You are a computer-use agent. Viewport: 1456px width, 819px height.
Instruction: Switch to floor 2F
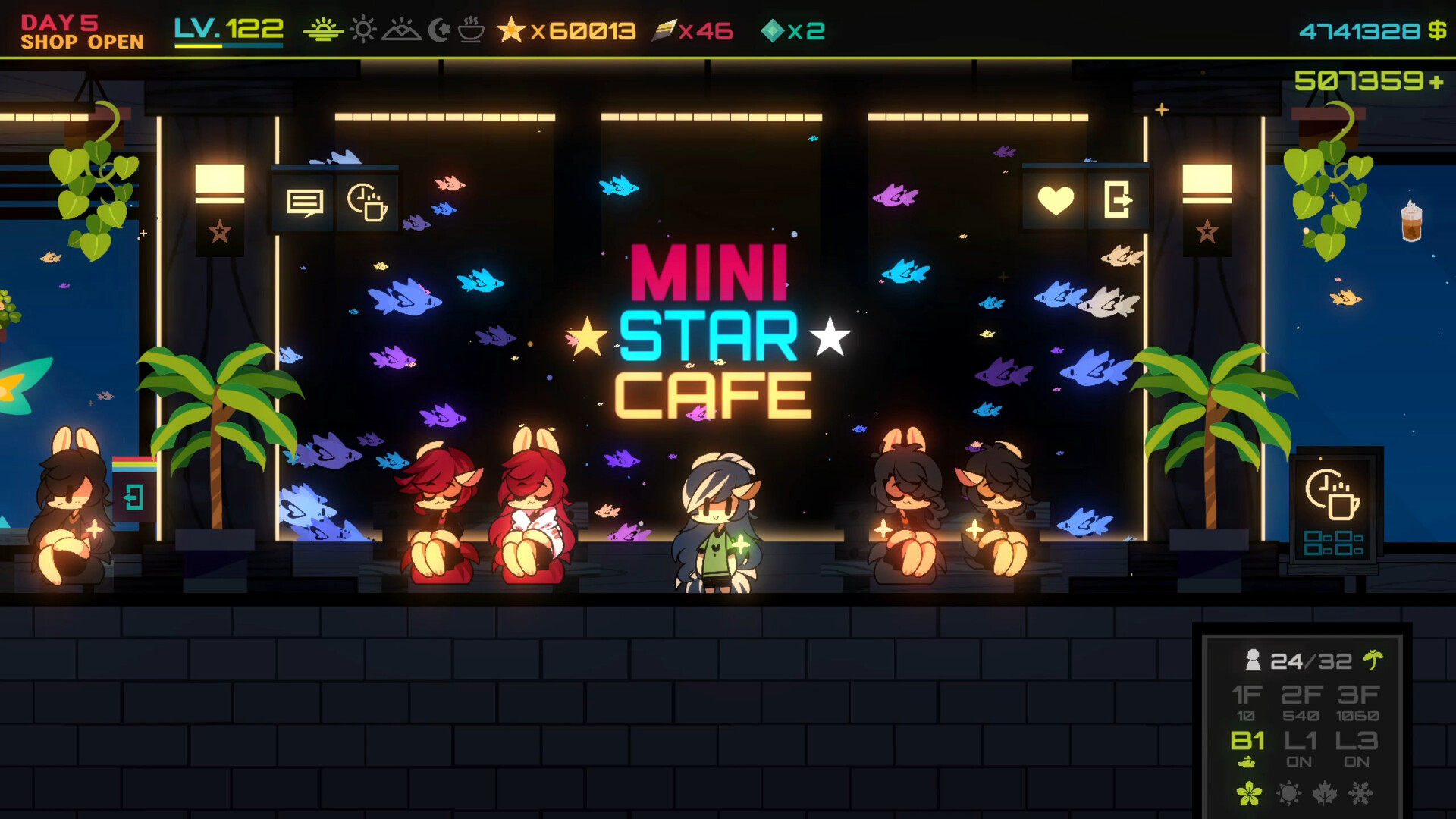(1304, 694)
